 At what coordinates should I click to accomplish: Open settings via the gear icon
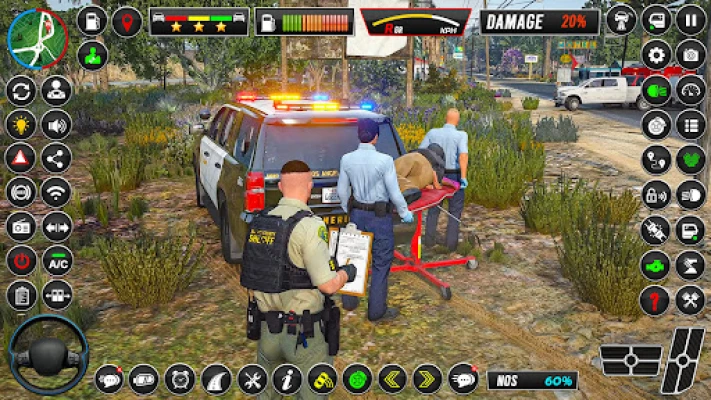[x=656, y=56]
